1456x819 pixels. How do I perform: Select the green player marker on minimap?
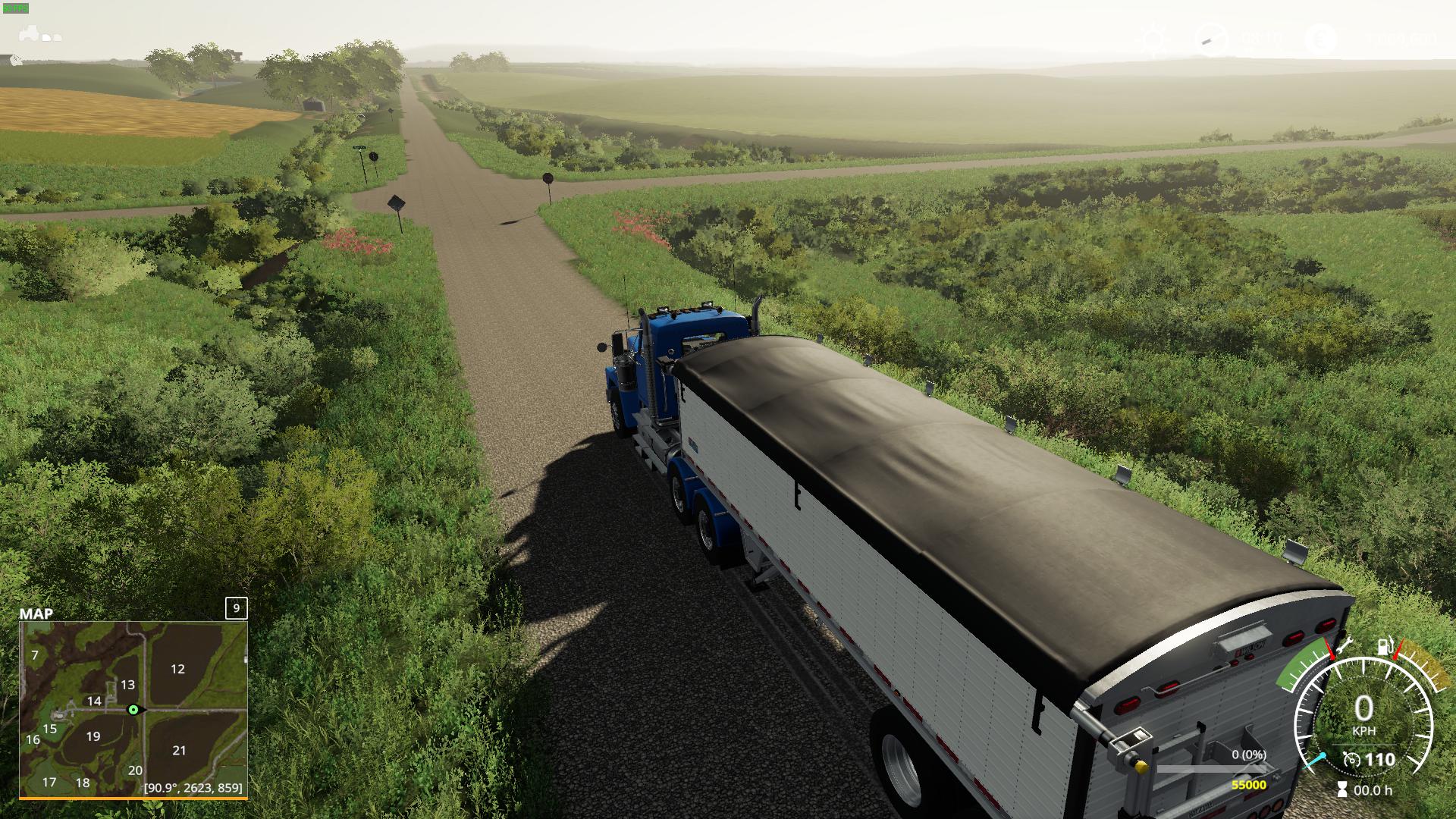pyautogui.click(x=133, y=710)
